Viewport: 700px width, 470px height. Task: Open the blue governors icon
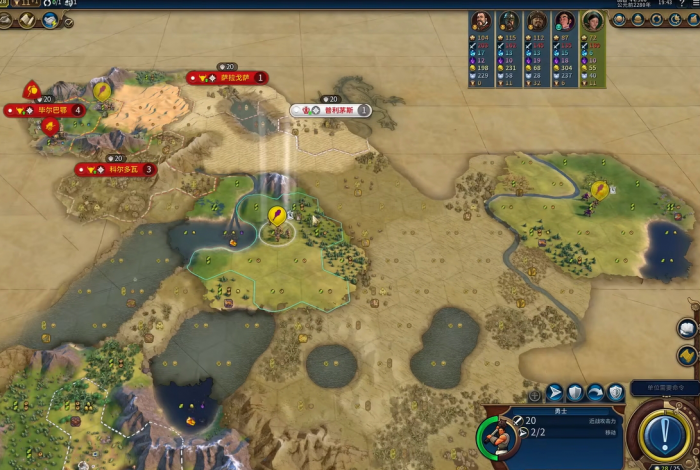point(49,20)
